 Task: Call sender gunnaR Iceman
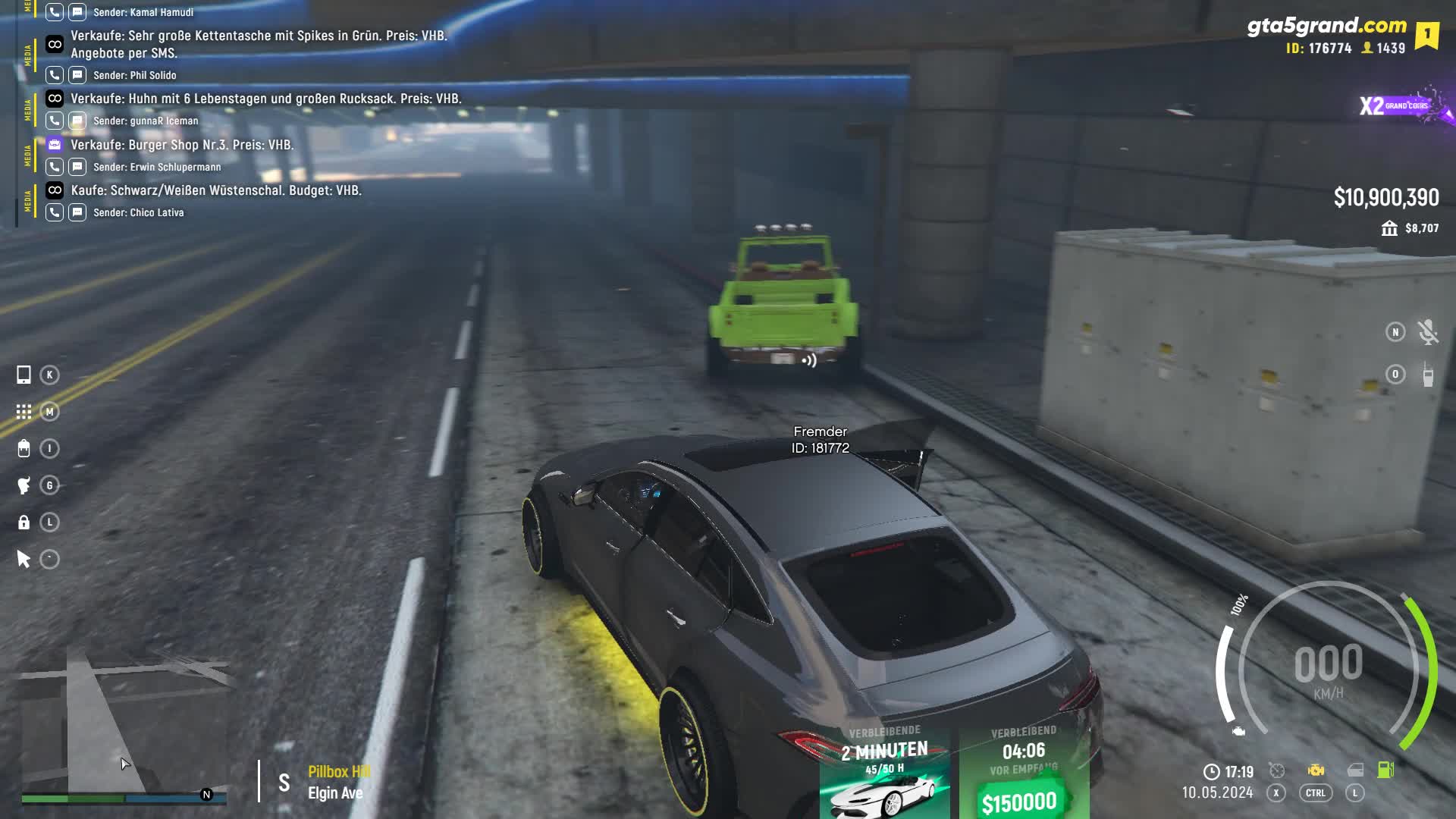click(55, 121)
